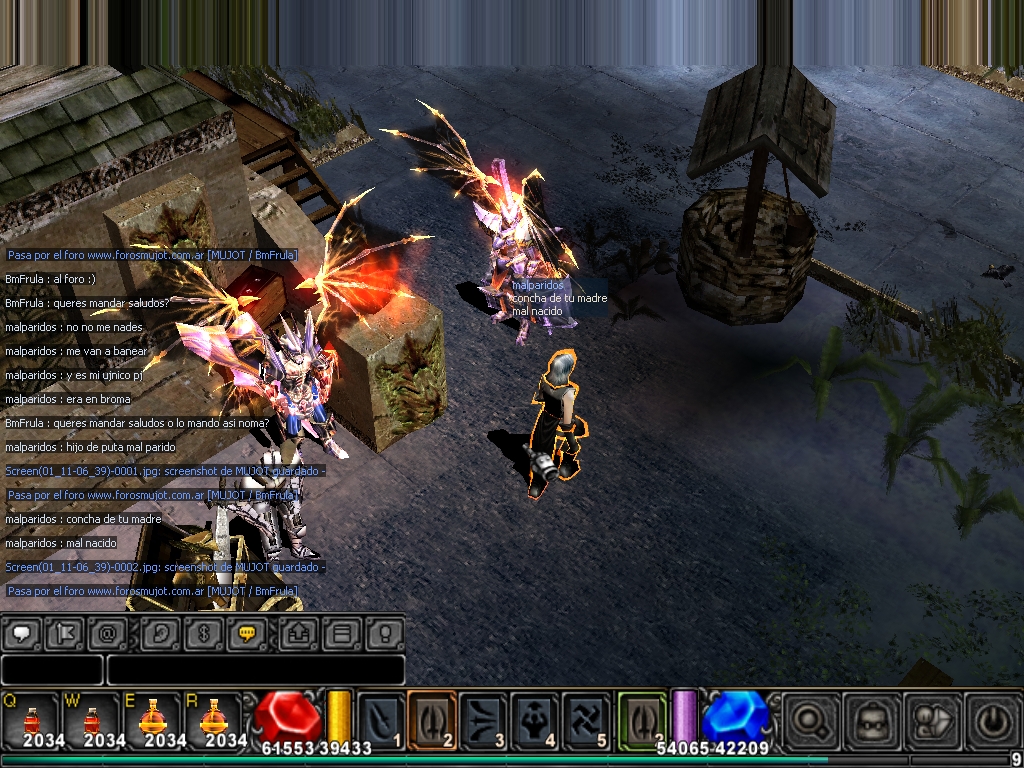1024x768 pixels.
Task: Choose the arrow skill in slot 3
Action: click(484, 718)
